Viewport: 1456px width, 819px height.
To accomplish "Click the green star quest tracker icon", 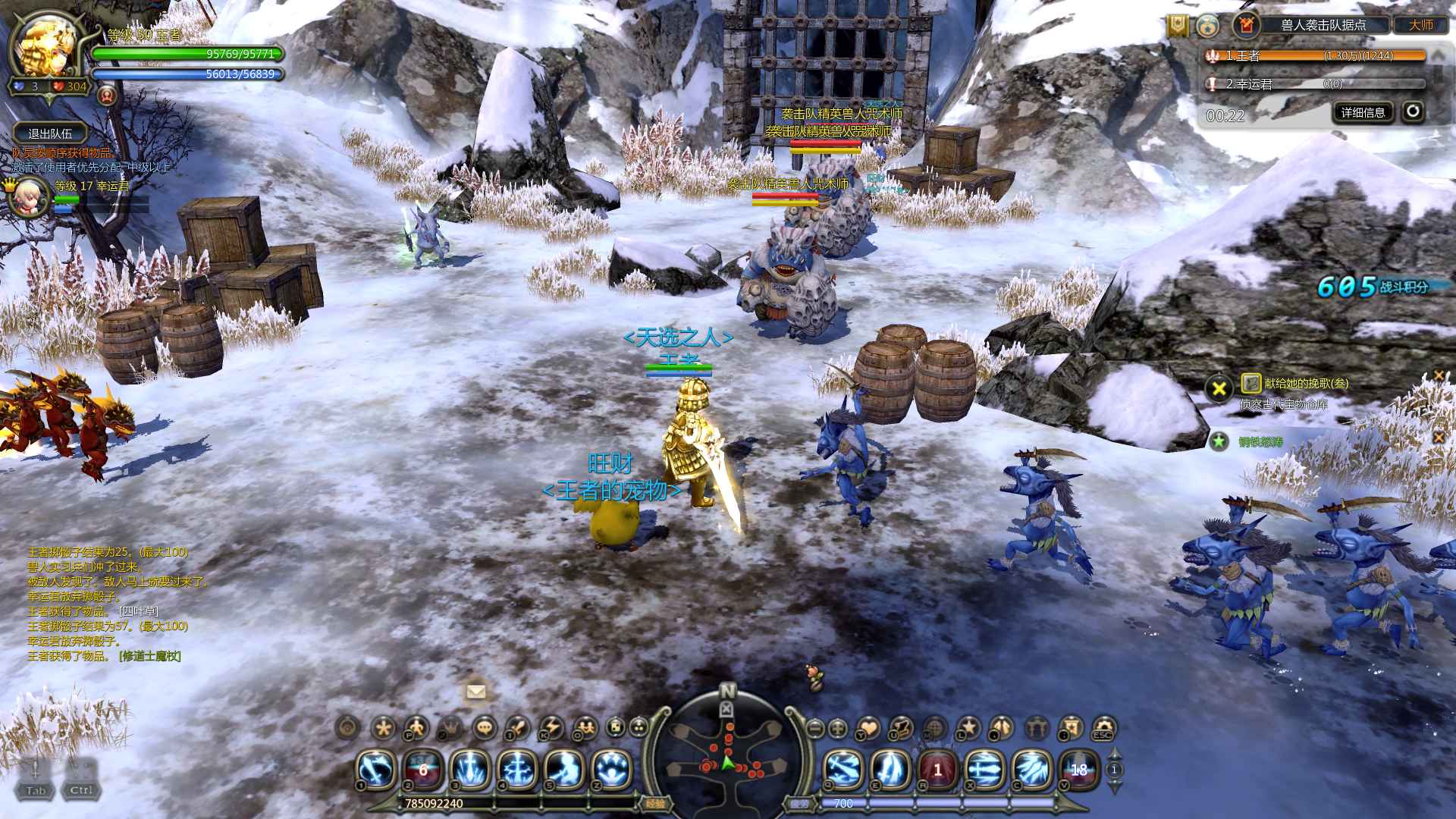I will click(x=1219, y=441).
